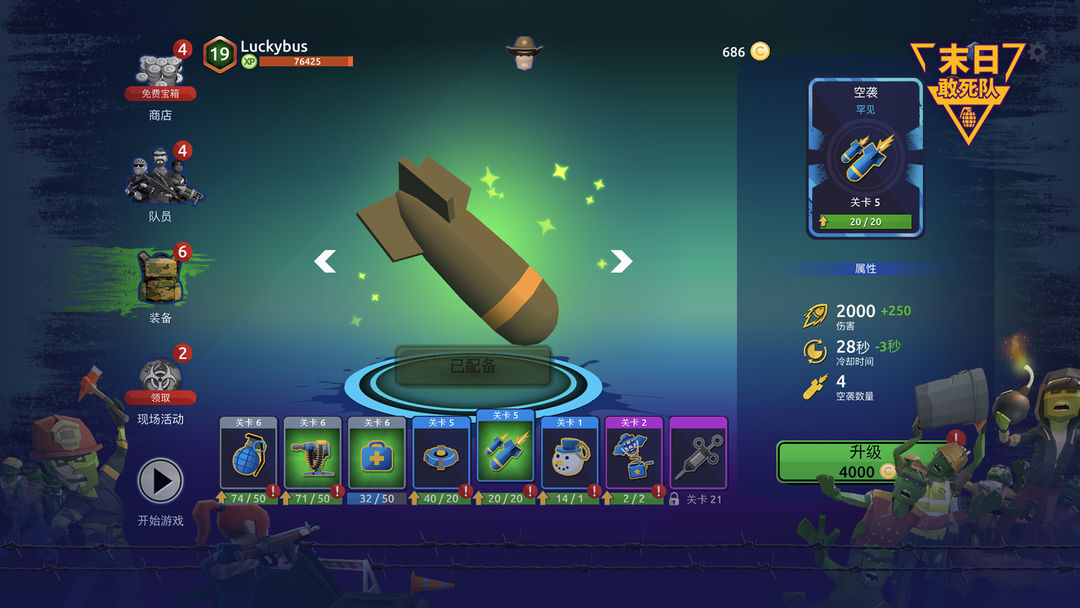Viewport: 1080px width, 608px height.
Task: Select the blue grenade equipment card
Action: (x=248, y=457)
